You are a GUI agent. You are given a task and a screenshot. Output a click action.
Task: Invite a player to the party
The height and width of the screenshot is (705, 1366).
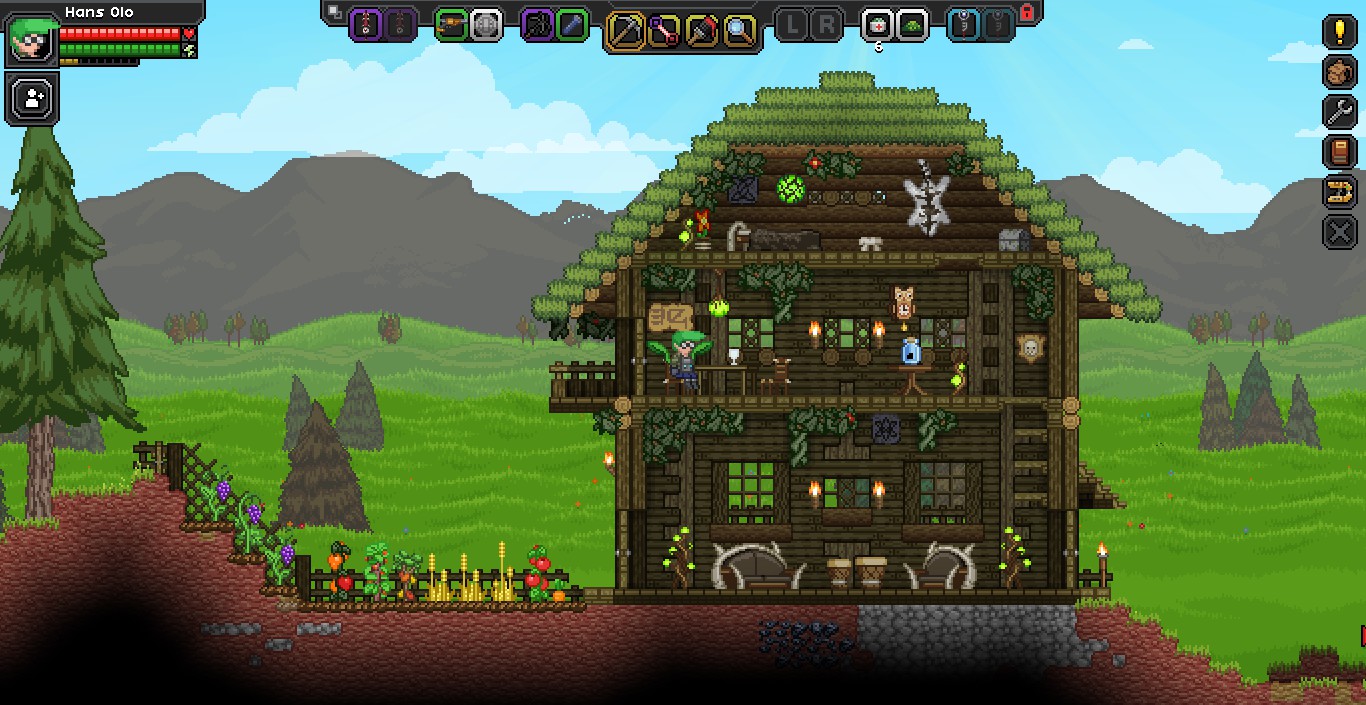pos(32,98)
